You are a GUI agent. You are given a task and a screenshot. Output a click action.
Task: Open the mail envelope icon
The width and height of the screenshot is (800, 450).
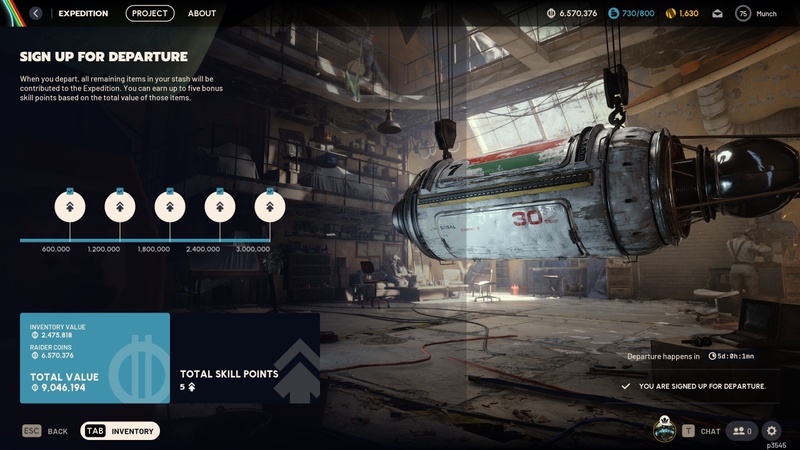pos(717,14)
